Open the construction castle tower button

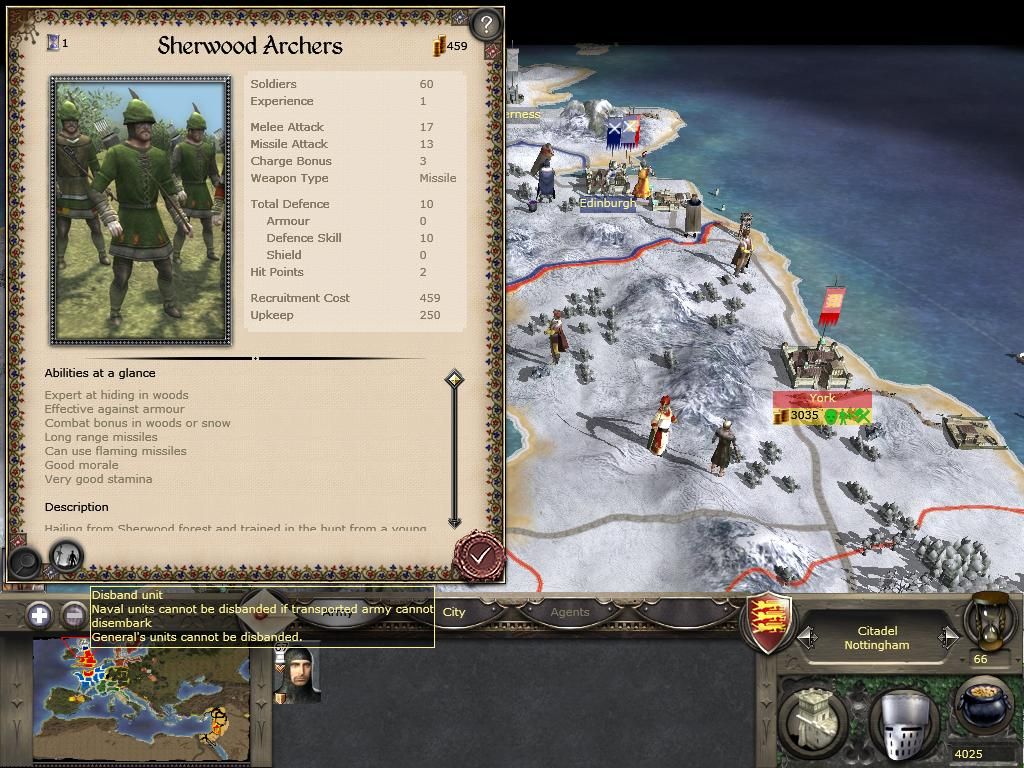pos(816,720)
